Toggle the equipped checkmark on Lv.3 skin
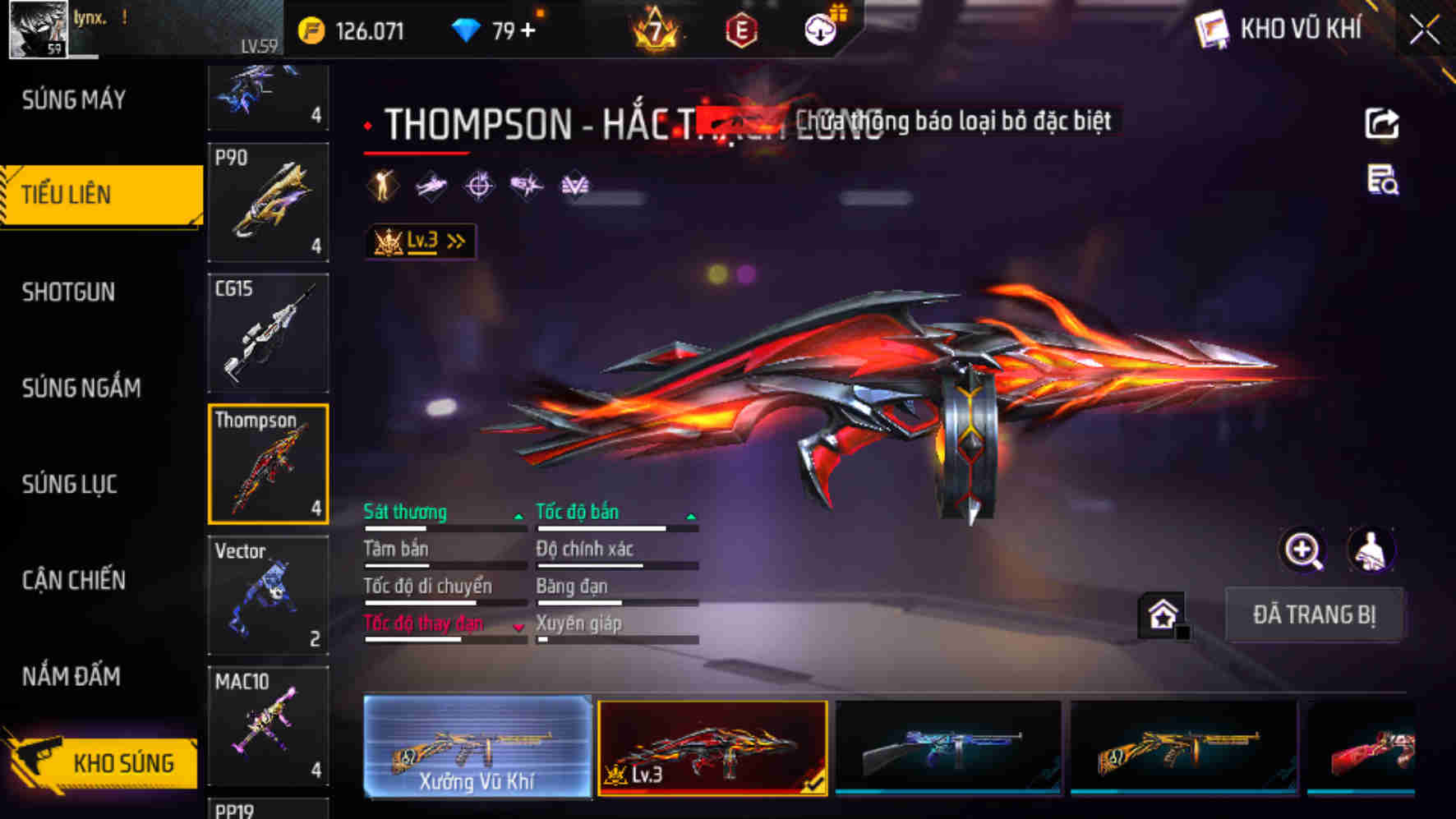This screenshot has width=1456, height=819. (x=815, y=784)
